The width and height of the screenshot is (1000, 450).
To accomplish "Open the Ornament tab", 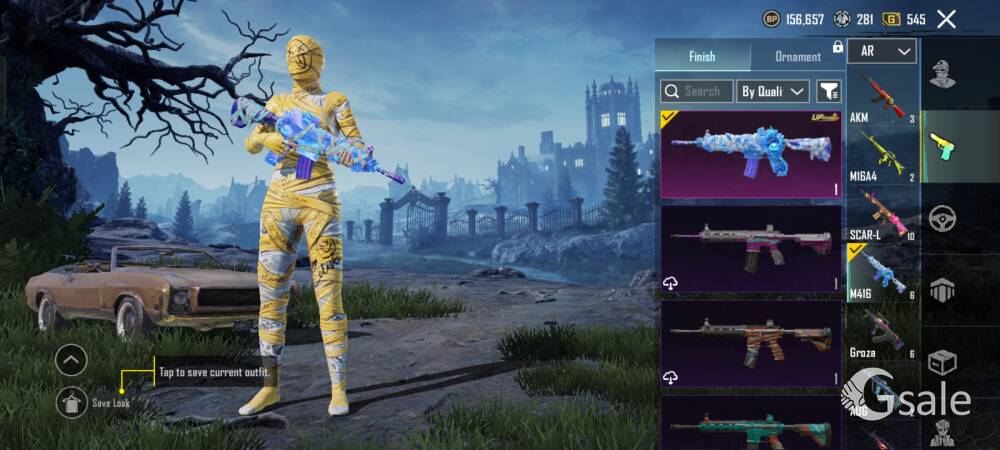I will click(798, 56).
